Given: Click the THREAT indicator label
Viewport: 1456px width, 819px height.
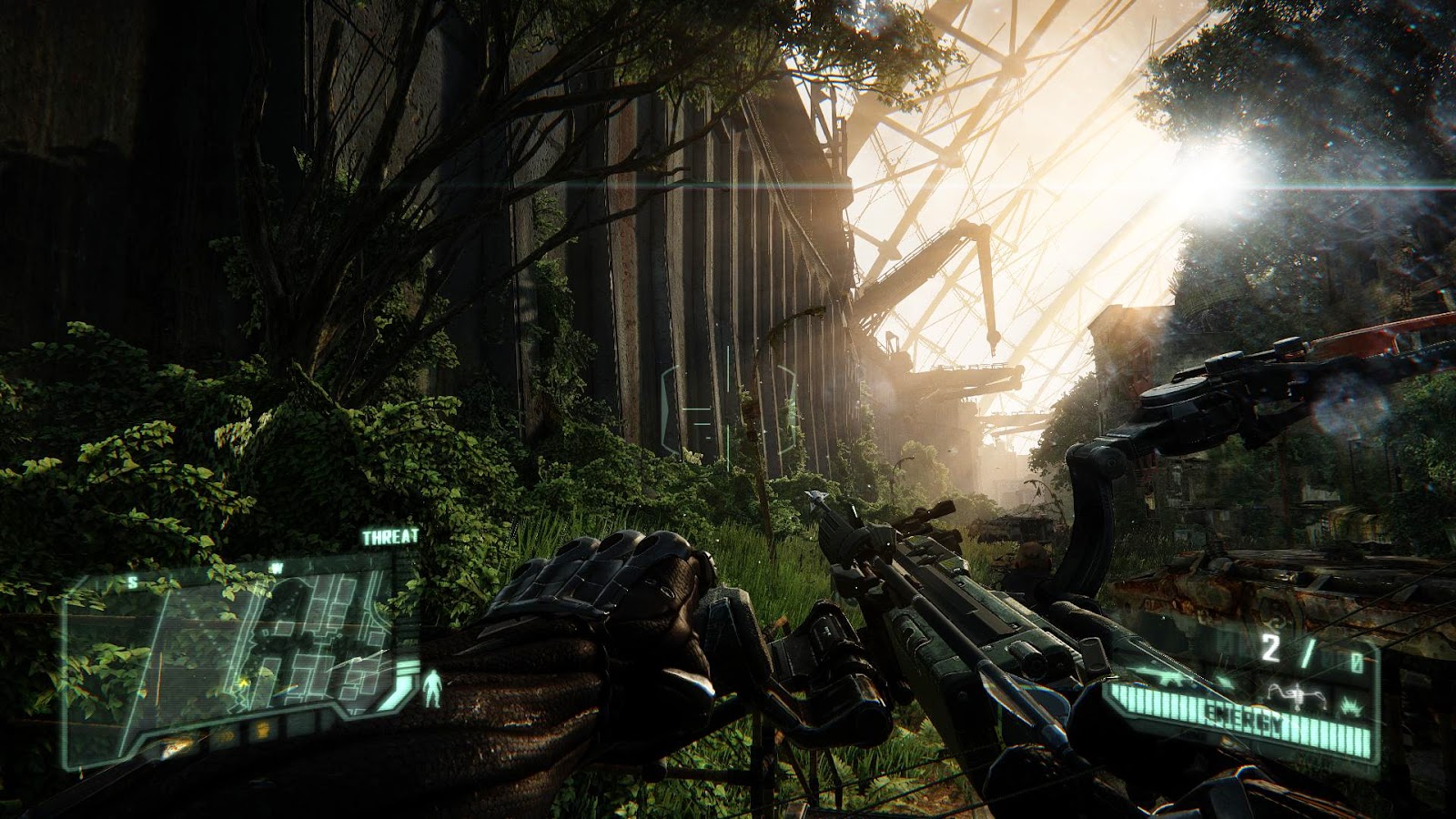Looking at the screenshot, I should pyautogui.click(x=390, y=538).
